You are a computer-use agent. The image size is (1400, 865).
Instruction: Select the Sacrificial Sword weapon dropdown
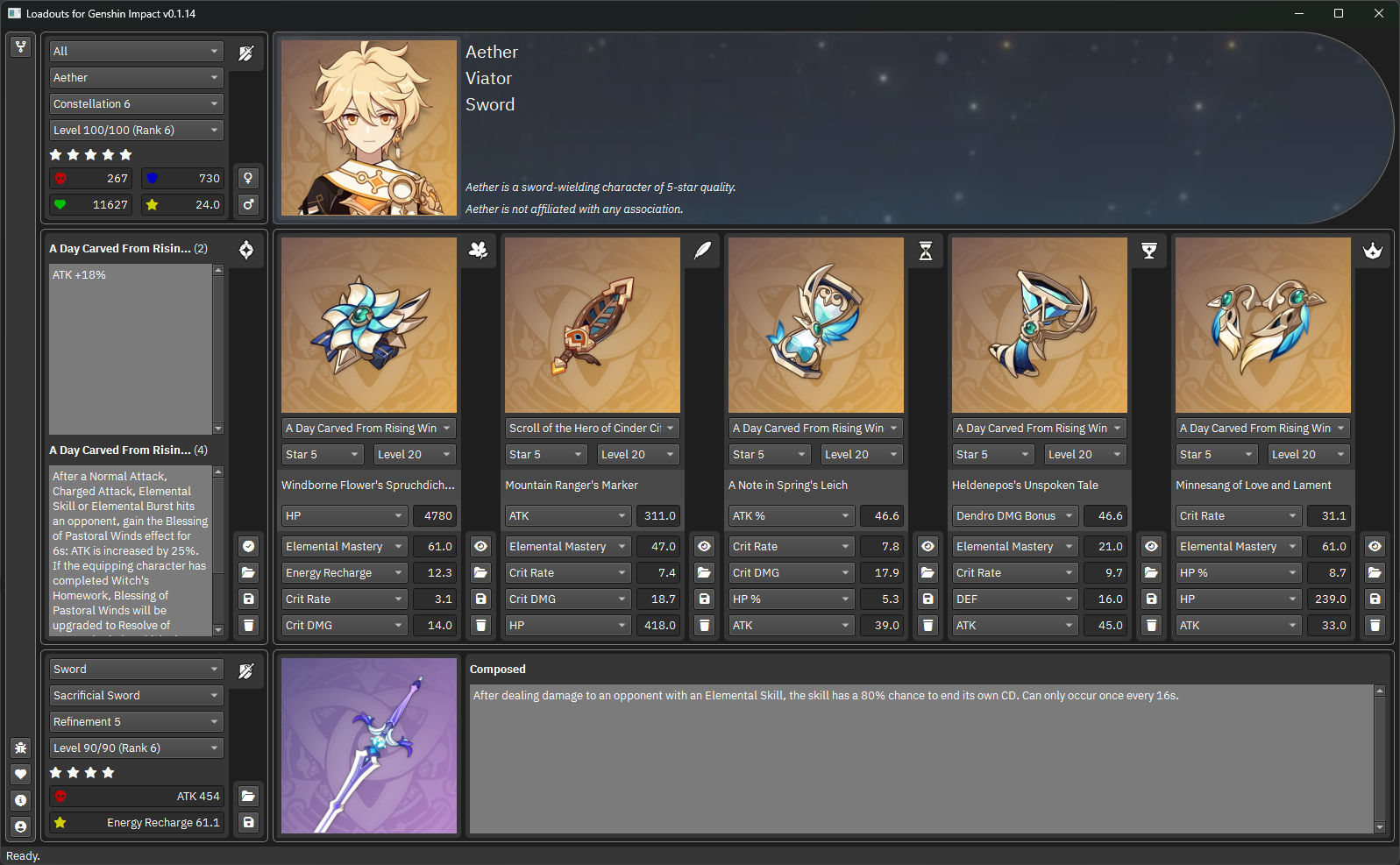click(x=136, y=696)
